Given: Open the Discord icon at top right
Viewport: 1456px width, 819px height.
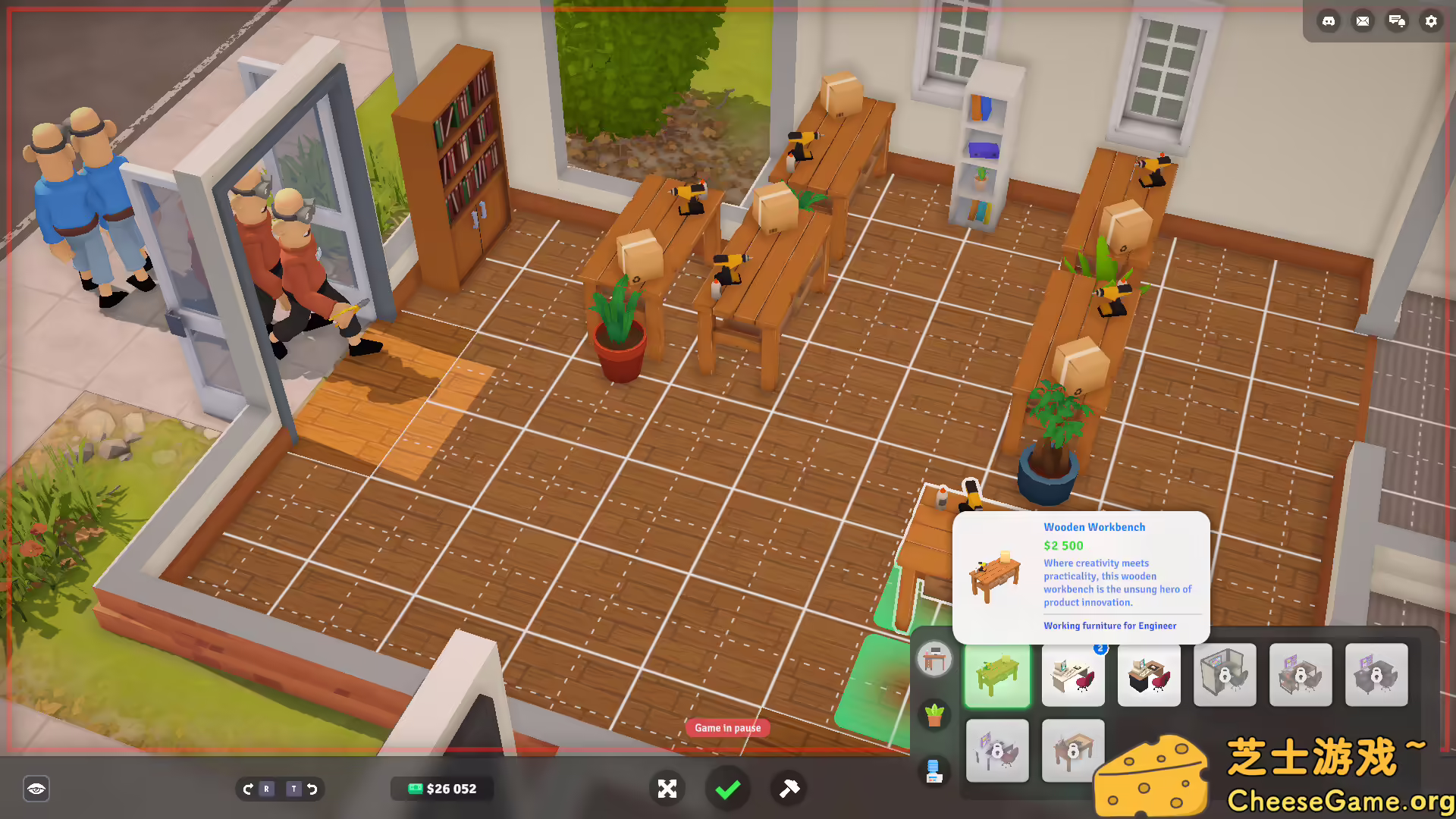Looking at the screenshot, I should click(1329, 21).
